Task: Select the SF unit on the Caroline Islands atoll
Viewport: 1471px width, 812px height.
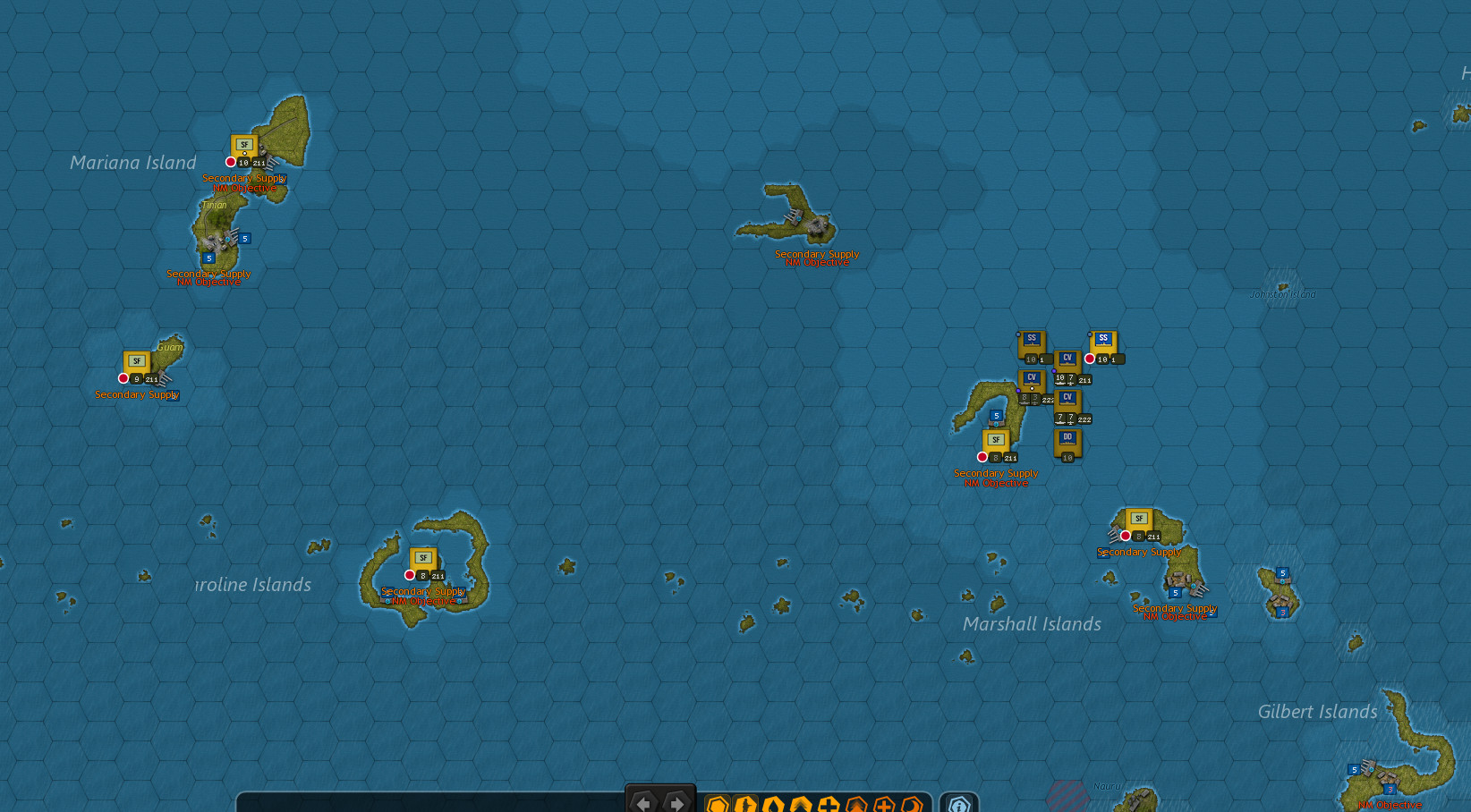Action: pos(423,558)
